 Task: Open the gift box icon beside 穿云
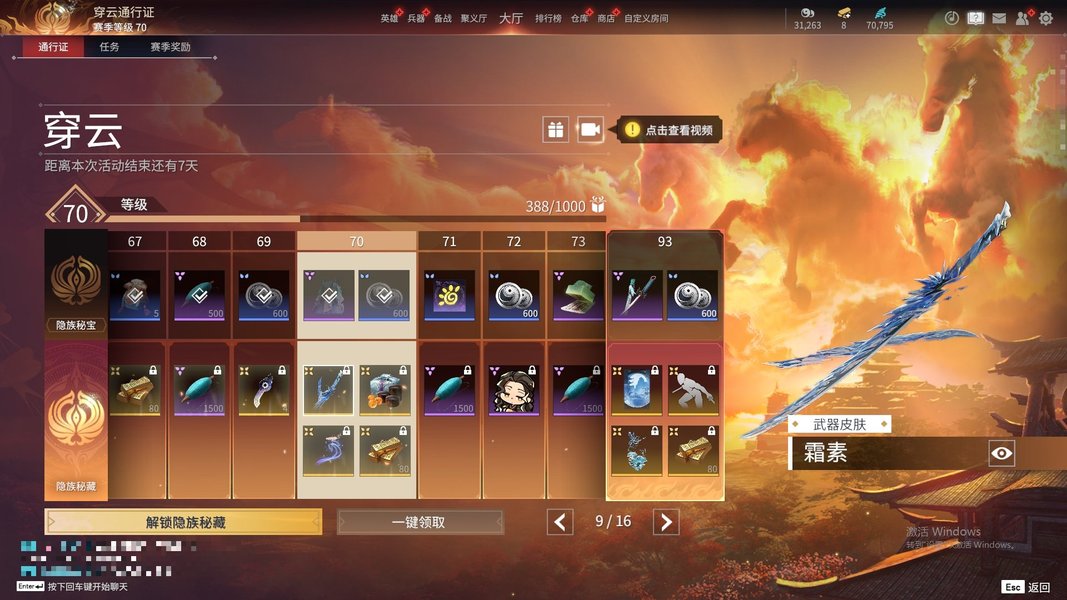coord(555,129)
